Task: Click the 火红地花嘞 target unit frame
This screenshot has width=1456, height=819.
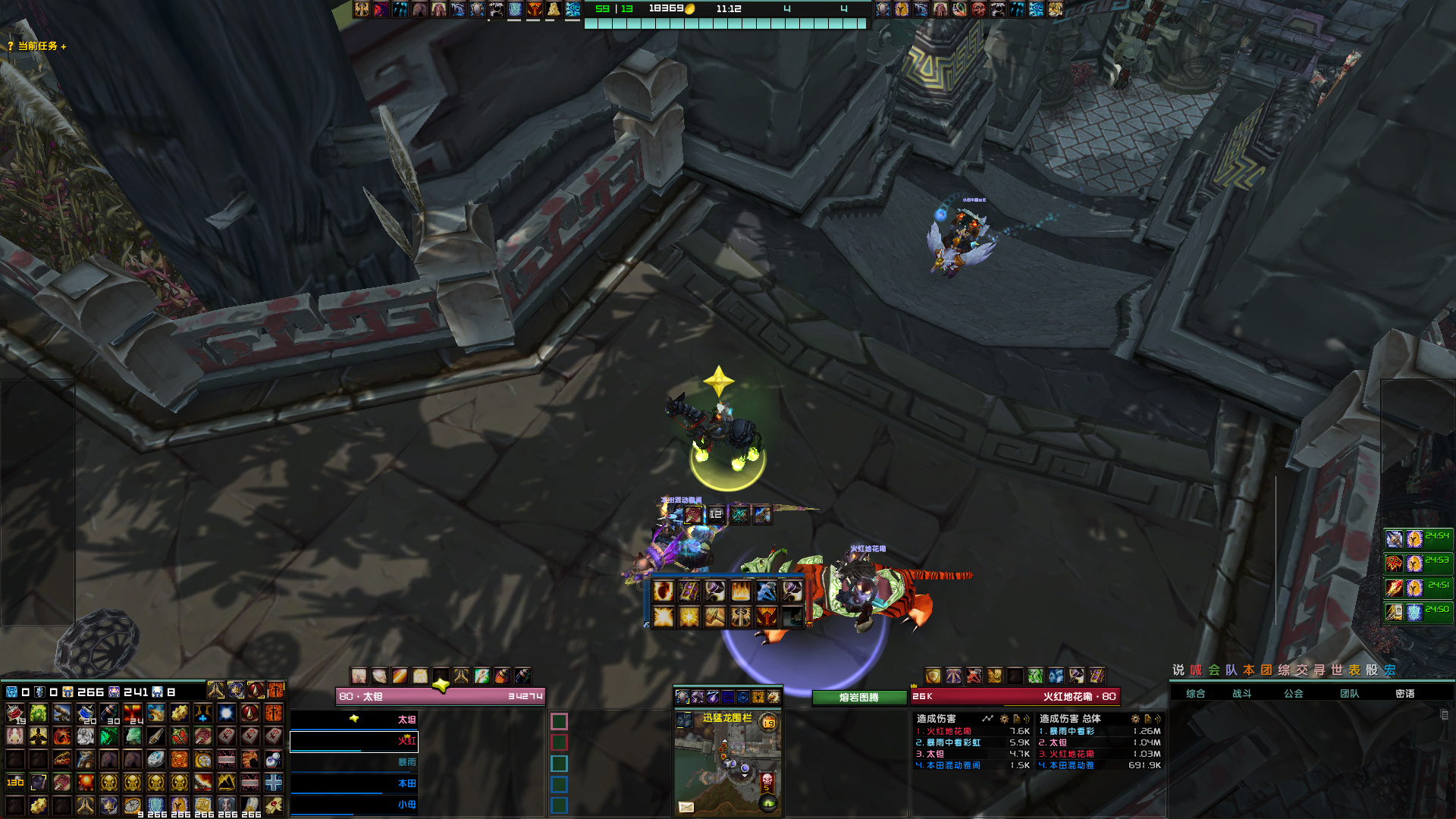Action: point(1015,696)
